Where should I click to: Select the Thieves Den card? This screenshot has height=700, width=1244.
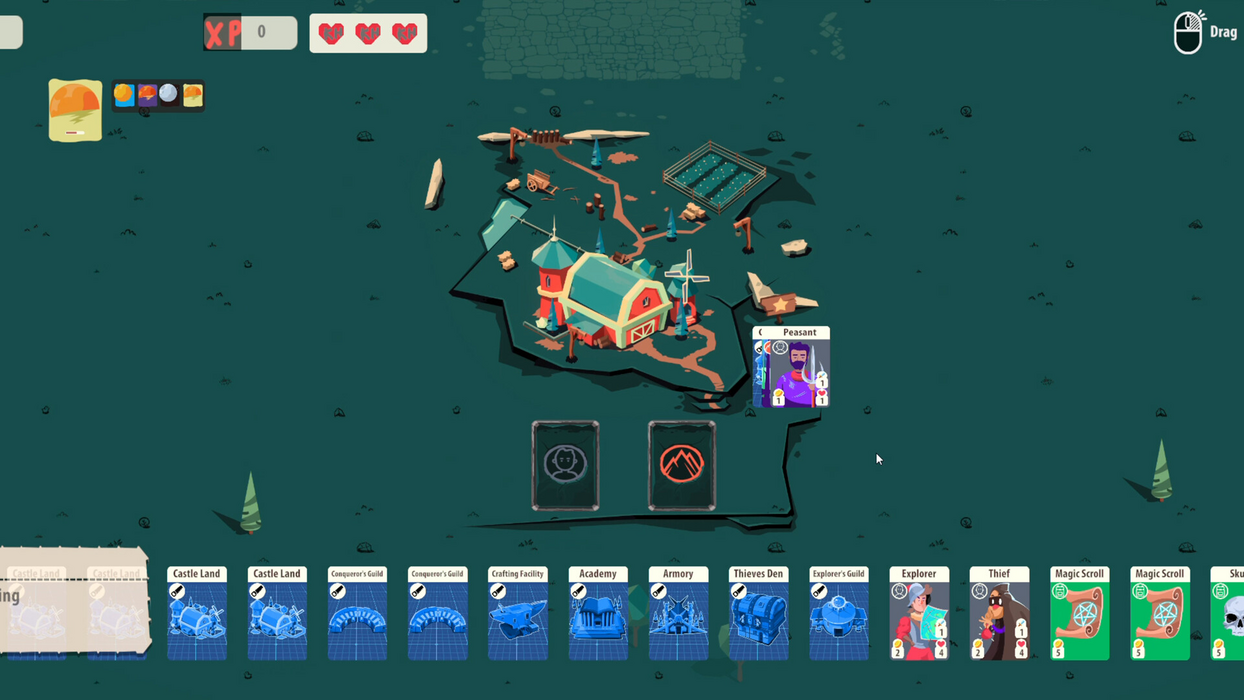(758, 613)
